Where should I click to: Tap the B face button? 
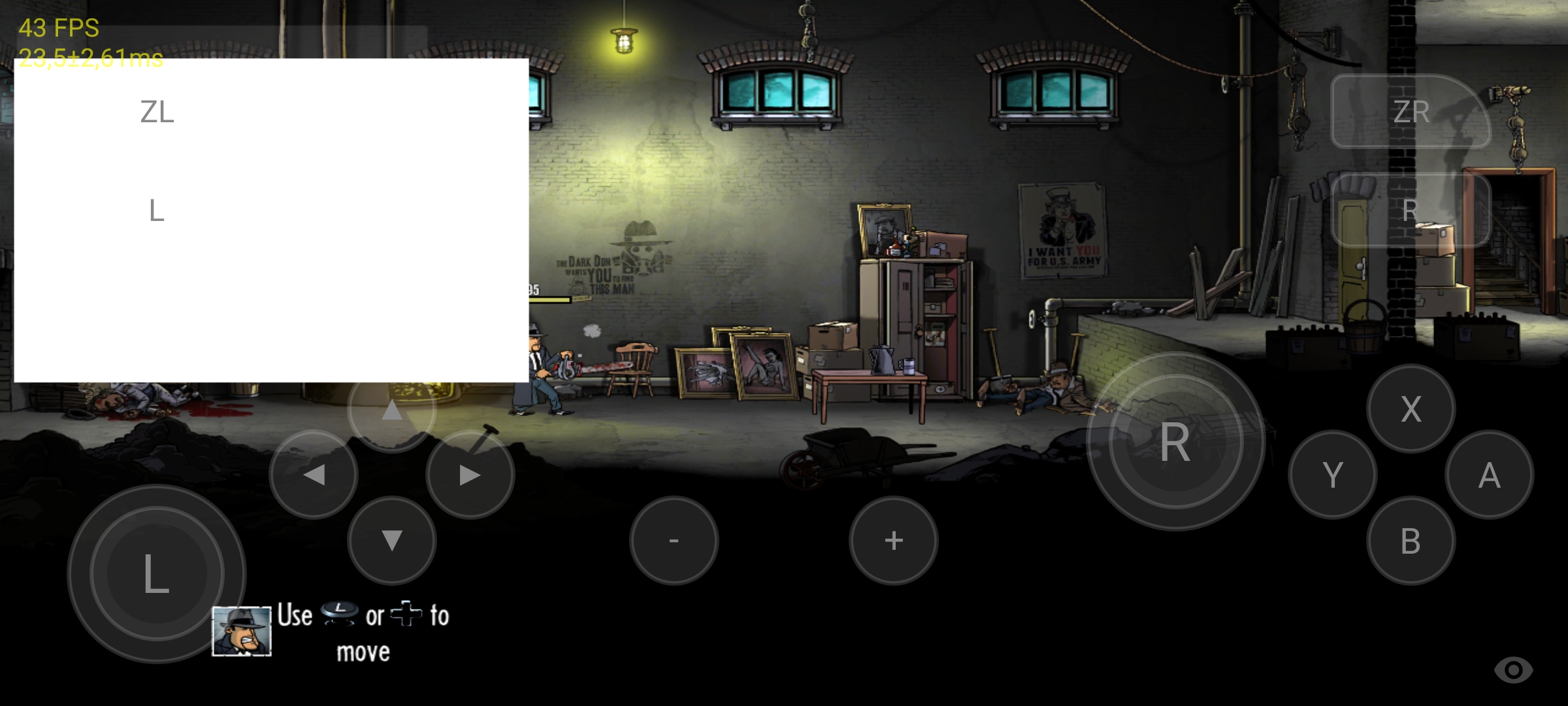point(1411,541)
